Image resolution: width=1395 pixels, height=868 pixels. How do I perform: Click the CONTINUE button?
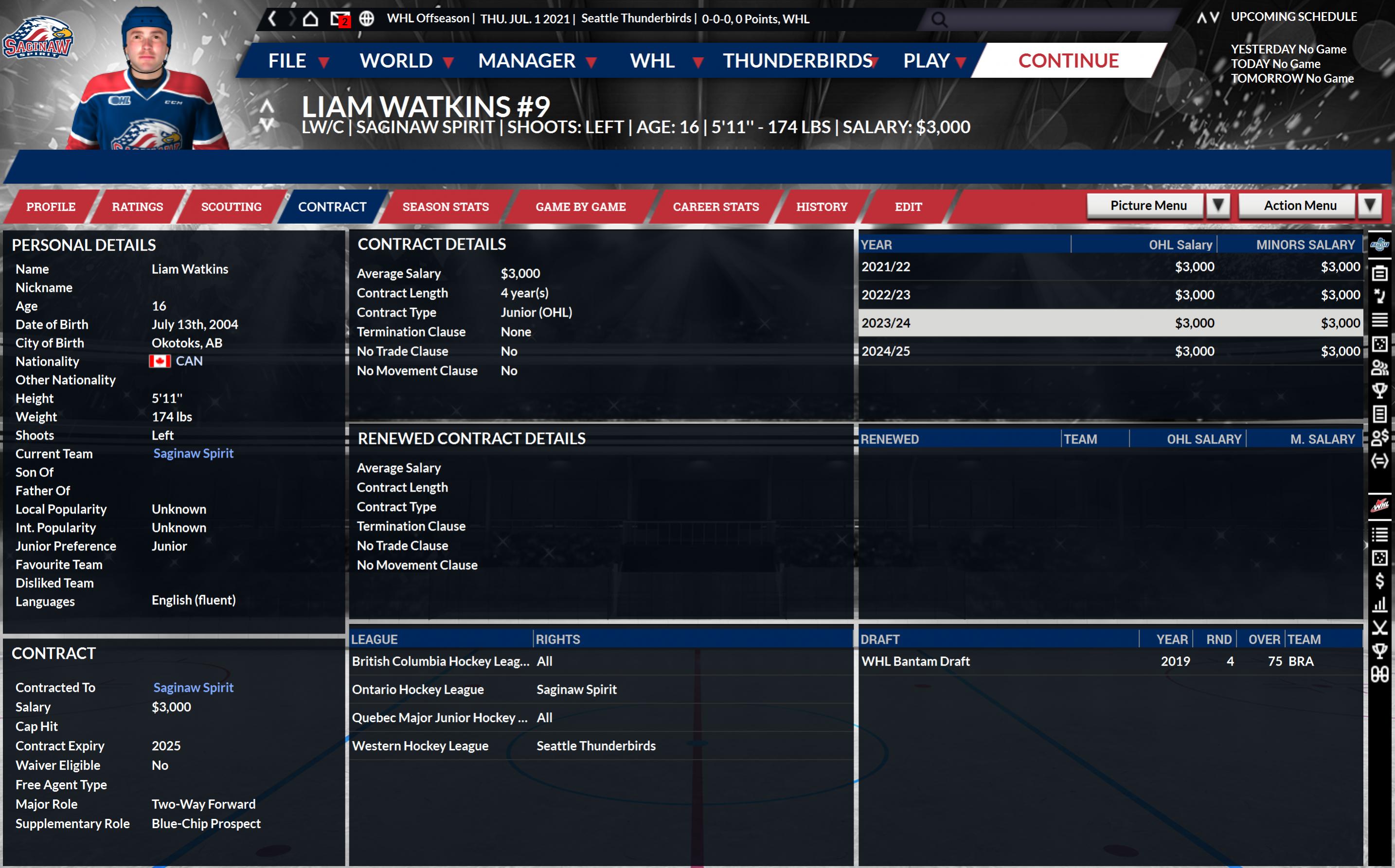tap(1068, 60)
